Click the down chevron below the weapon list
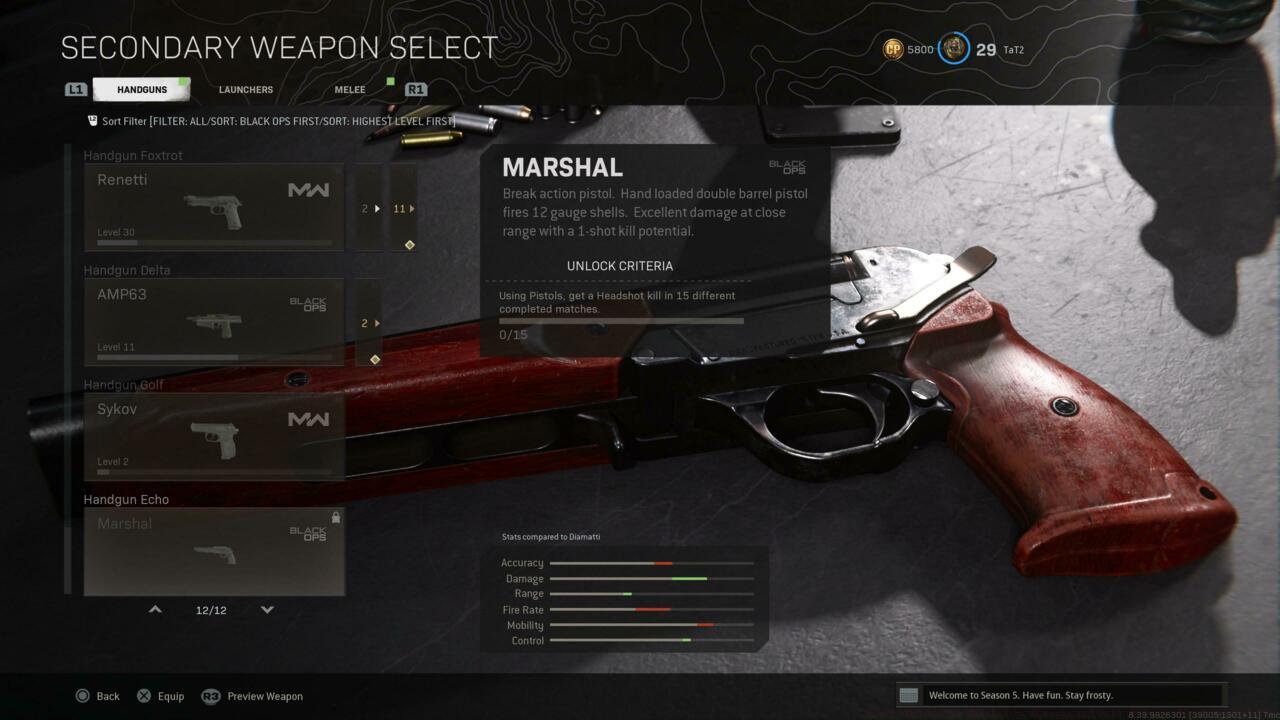1280x720 pixels. coord(267,609)
